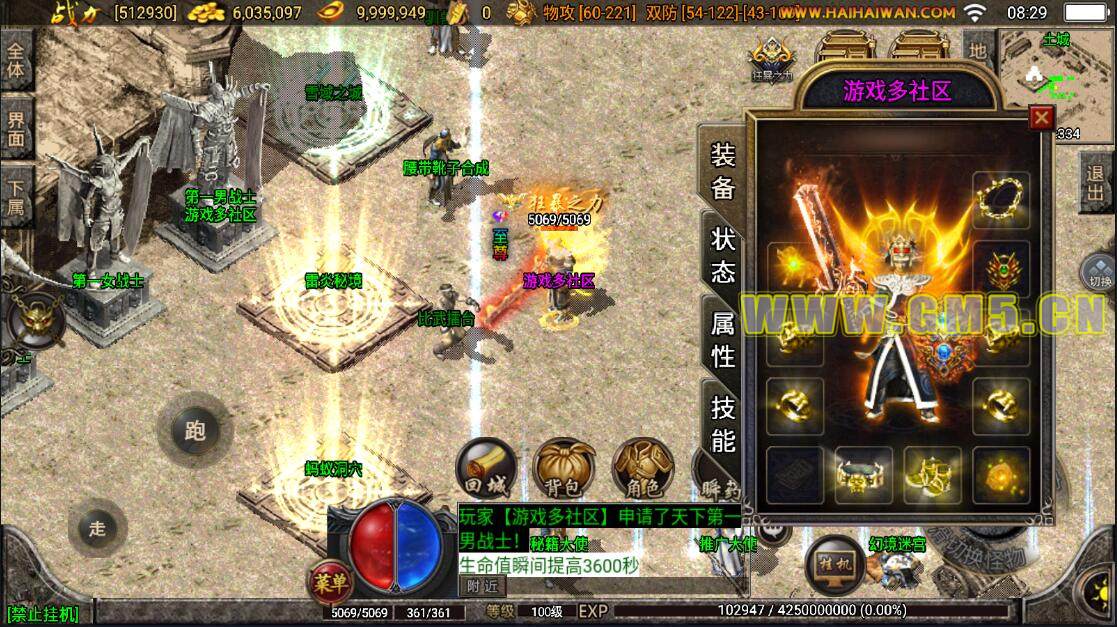Click the 退出 exit button
Image resolution: width=1117 pixels, height=627 pixels.
[x=1099, y=186]
